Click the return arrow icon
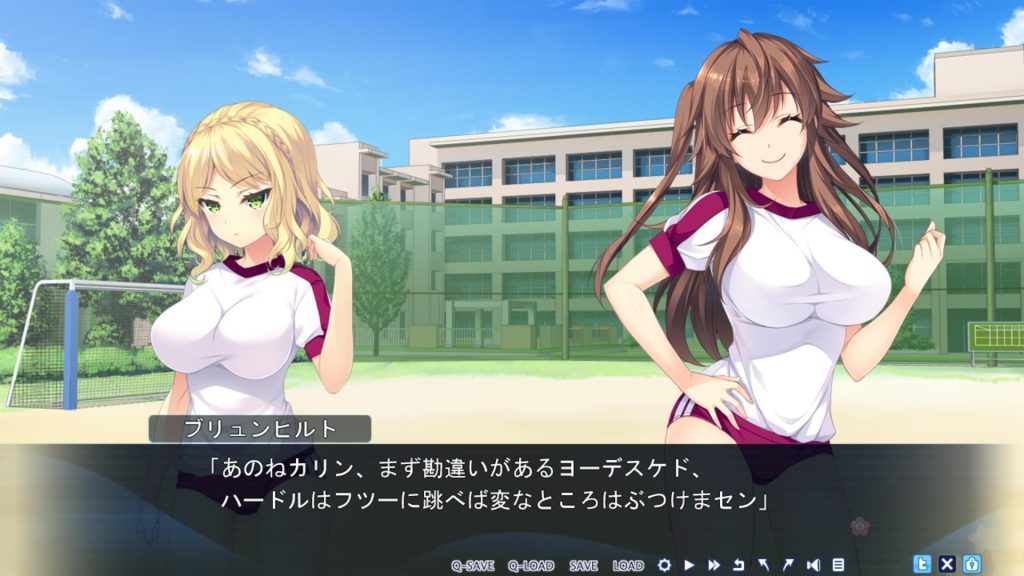 [x=739, y=565]
